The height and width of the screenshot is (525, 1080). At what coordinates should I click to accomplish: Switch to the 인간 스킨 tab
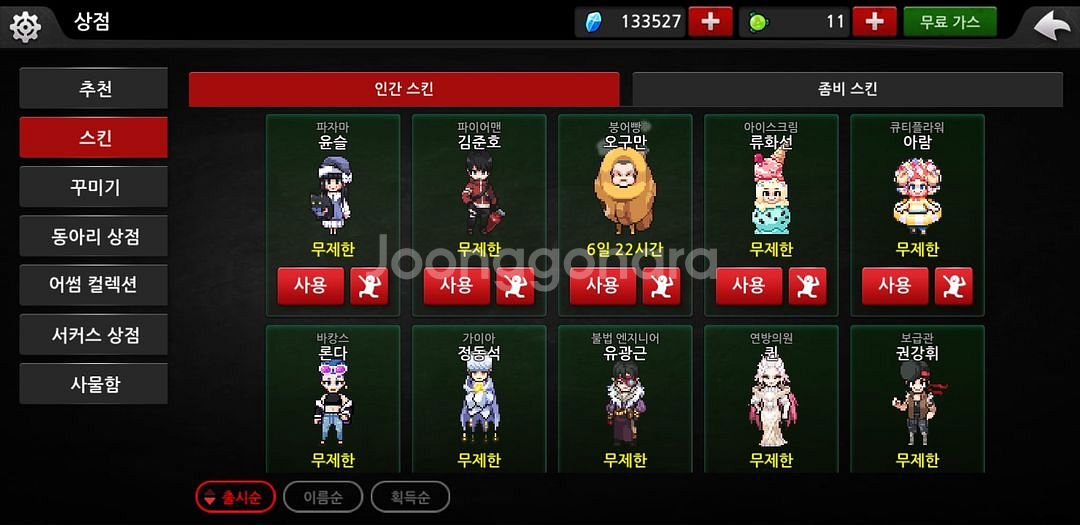(x=404, y=89)
